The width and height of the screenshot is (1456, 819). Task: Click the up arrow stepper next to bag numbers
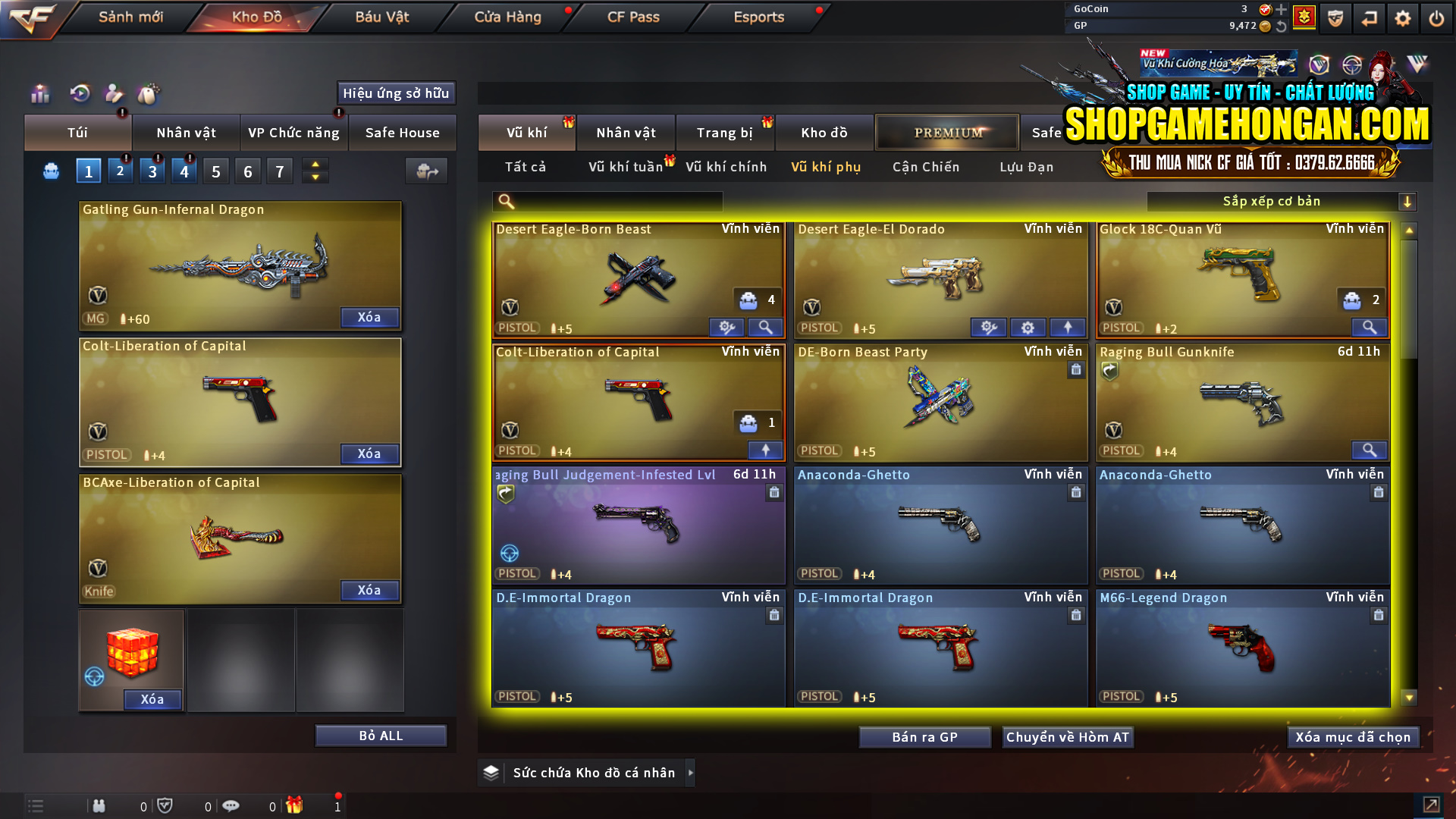(x=315, y=165)
